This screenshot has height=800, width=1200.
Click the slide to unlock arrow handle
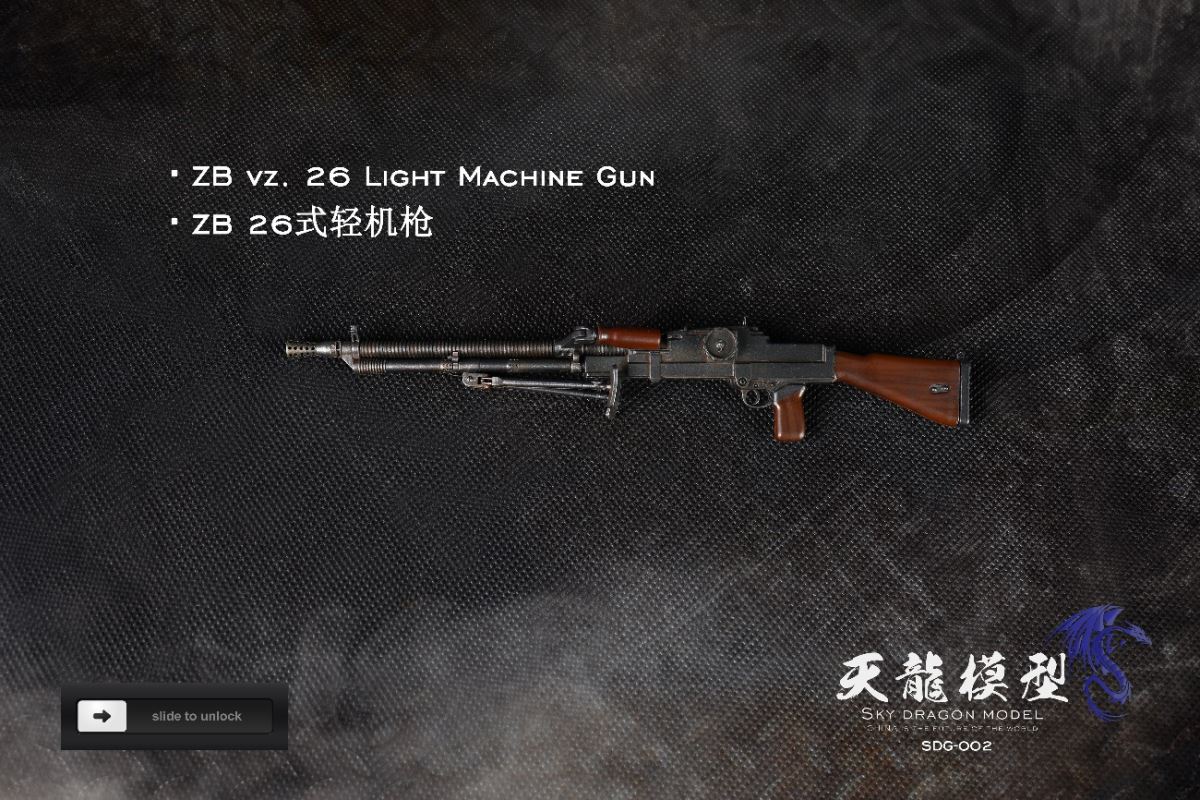click(102, 716)
